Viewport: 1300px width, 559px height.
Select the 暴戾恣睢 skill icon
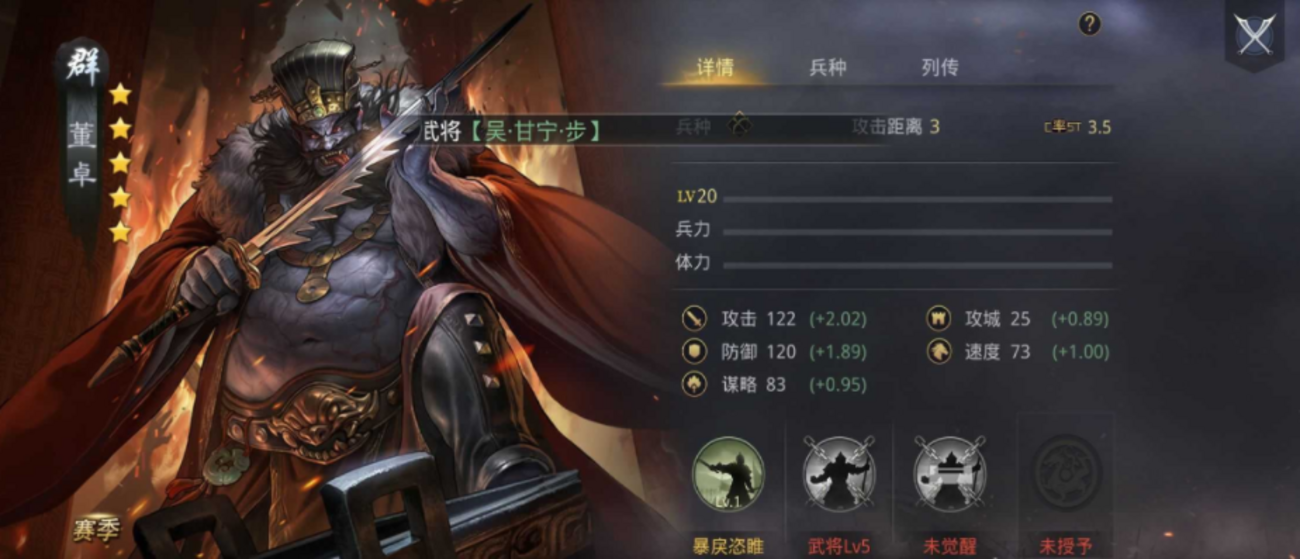pyautogui.click(x=728, y=474)
